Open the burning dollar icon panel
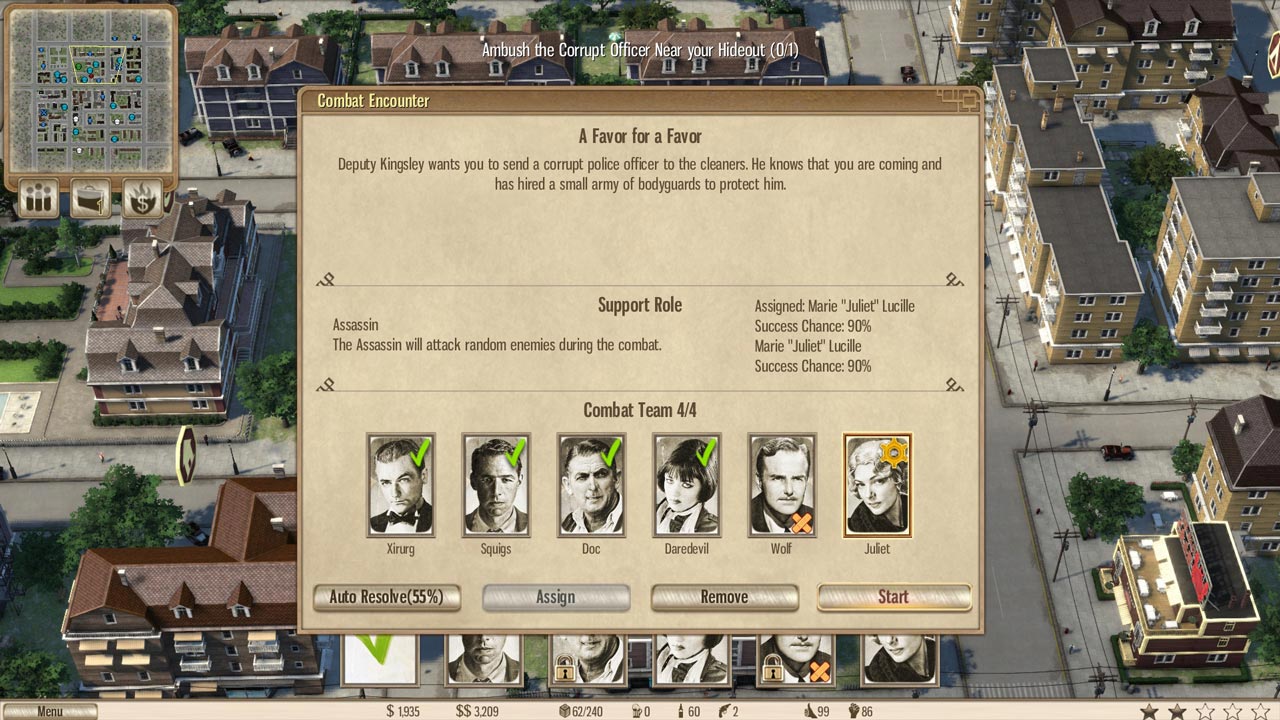This screenshot has width=1280, height=720. tap(143, 198)
